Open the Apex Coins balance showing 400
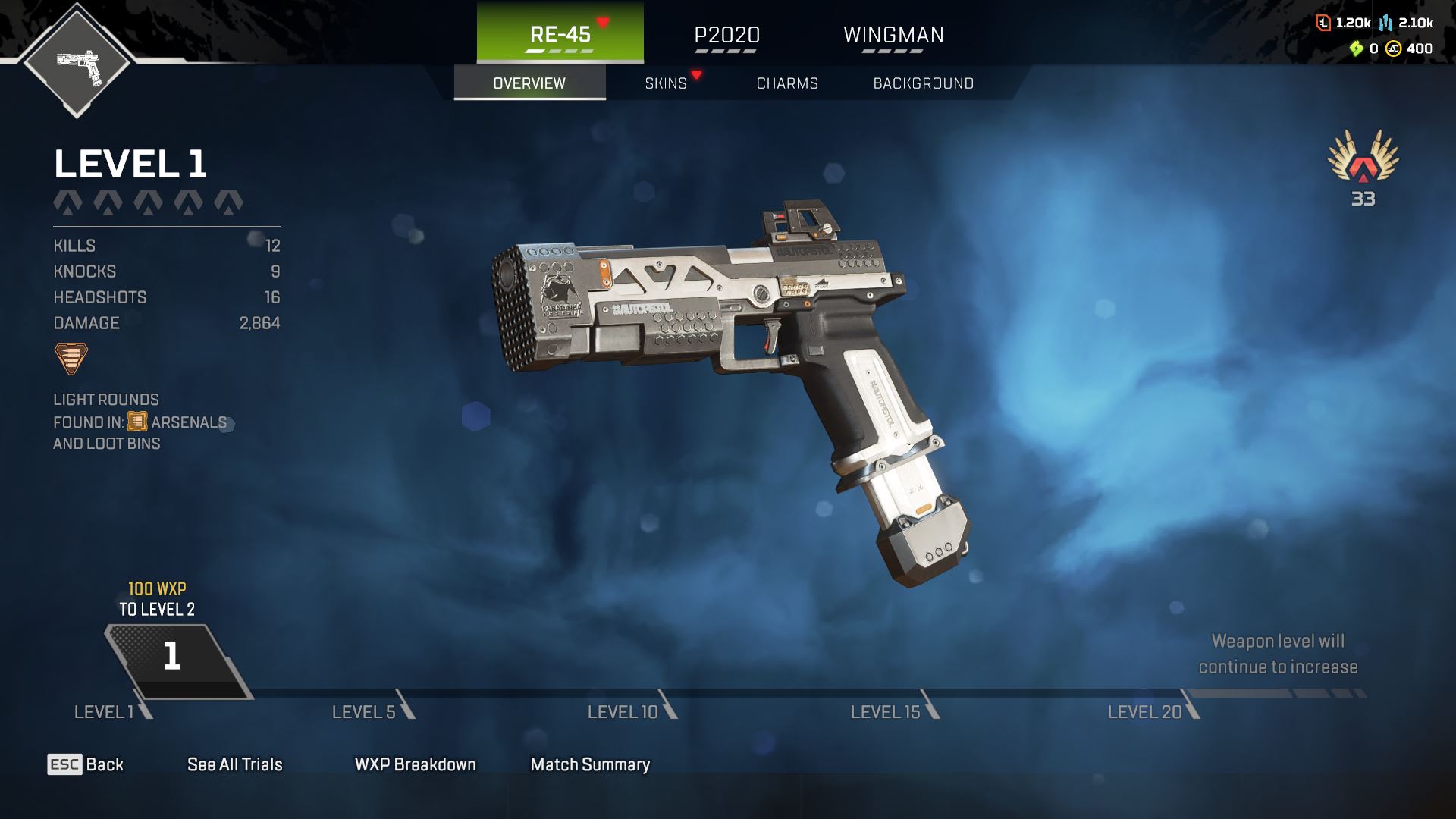1456x819 pixels. 1410,49
